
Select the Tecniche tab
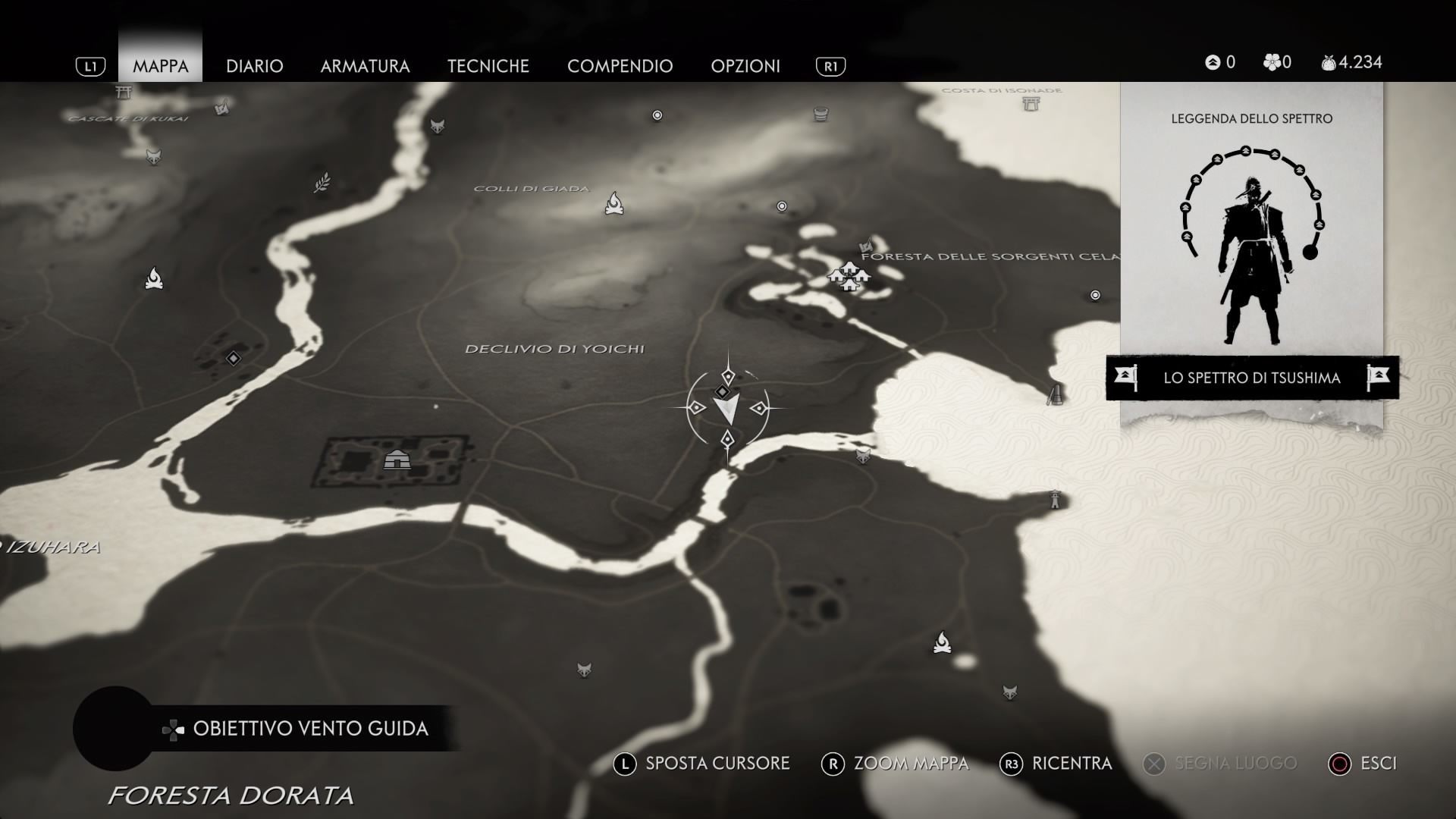click(488, 66)
